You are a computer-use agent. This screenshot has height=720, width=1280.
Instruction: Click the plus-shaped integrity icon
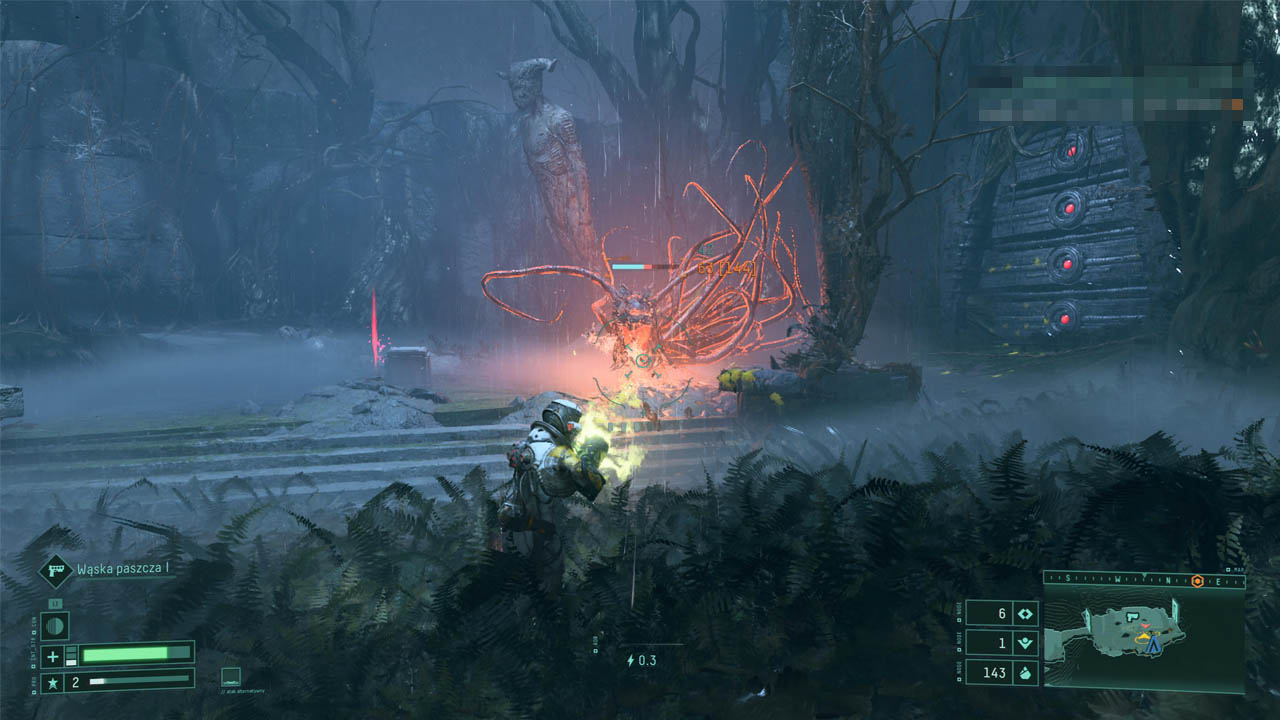(53, 656)
